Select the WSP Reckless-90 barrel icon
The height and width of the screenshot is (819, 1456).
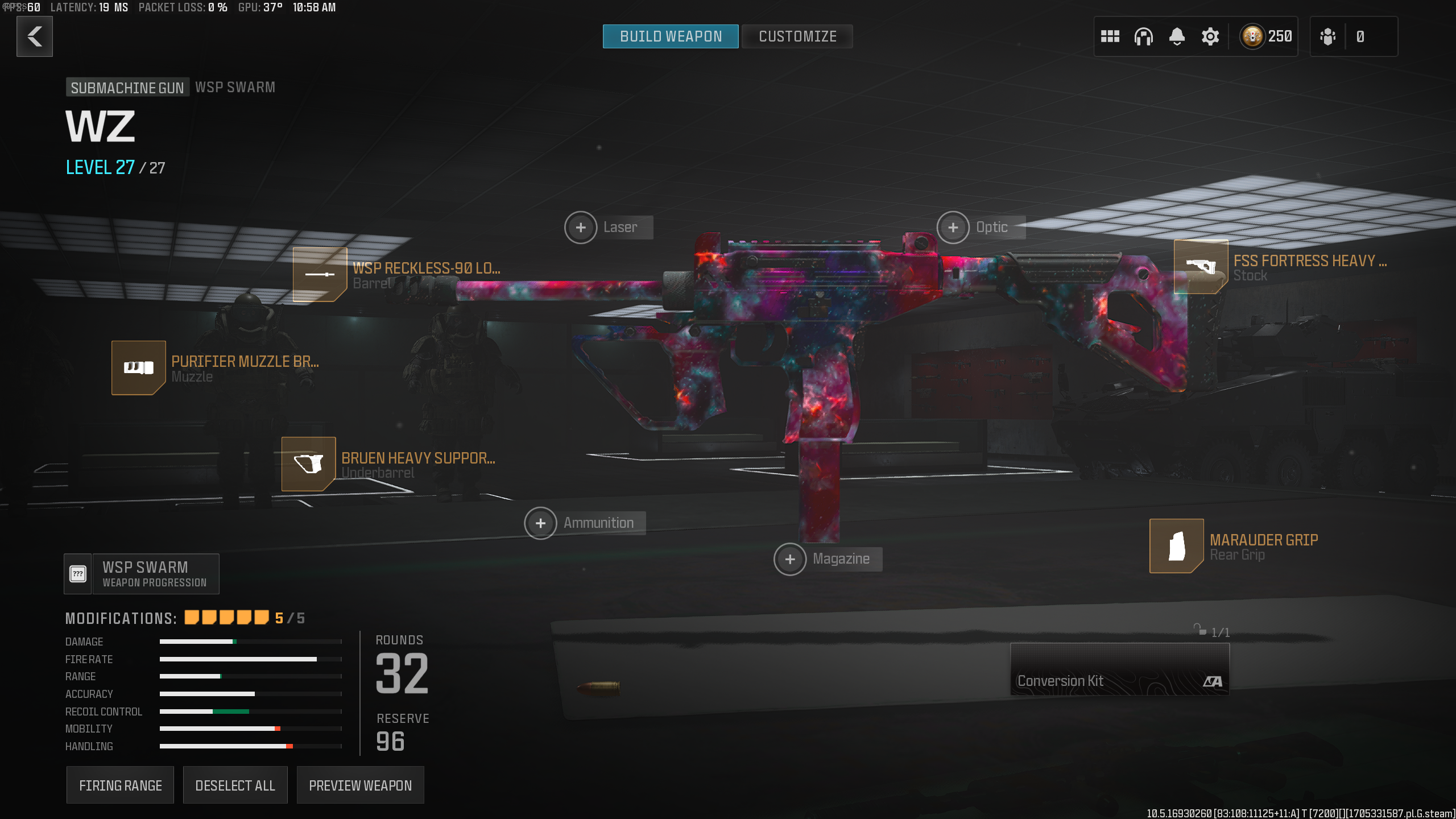pos(319,275)
